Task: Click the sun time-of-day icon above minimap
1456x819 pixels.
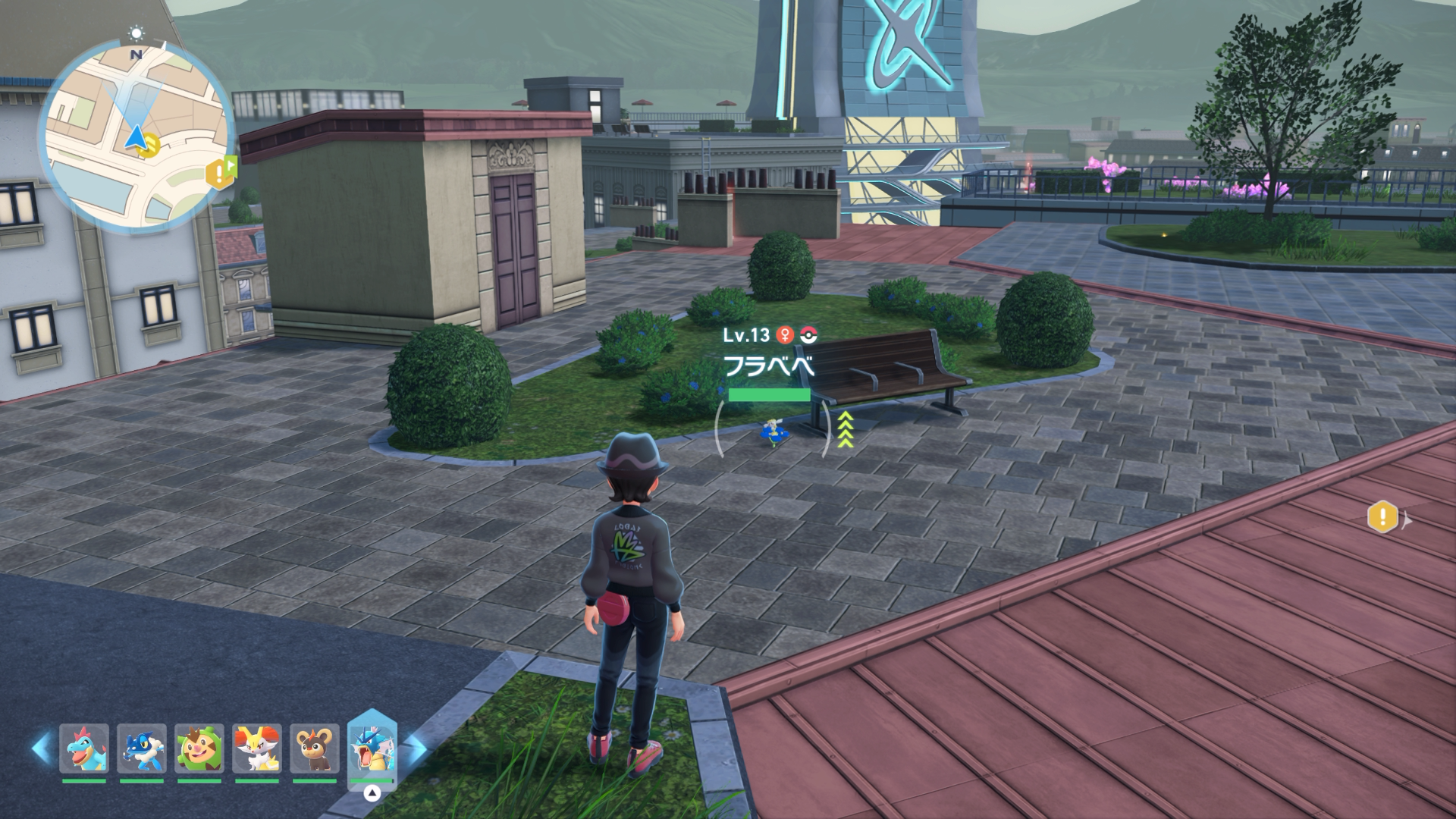Action: point(136,33)
